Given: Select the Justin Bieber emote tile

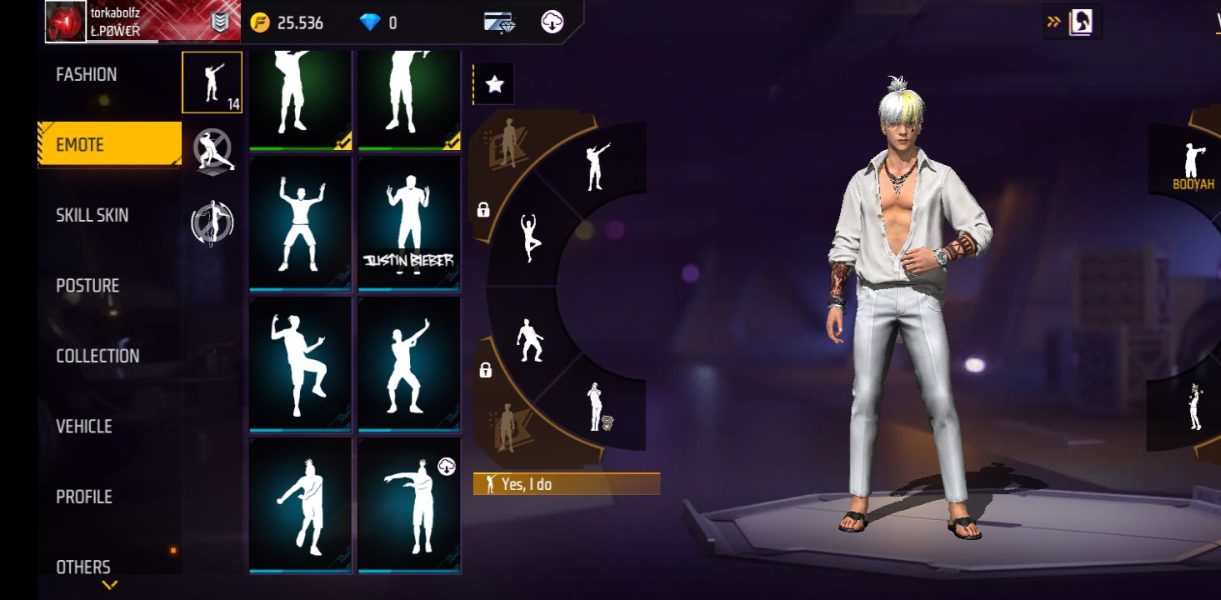Looking at the screenshot, I should 408,223.
